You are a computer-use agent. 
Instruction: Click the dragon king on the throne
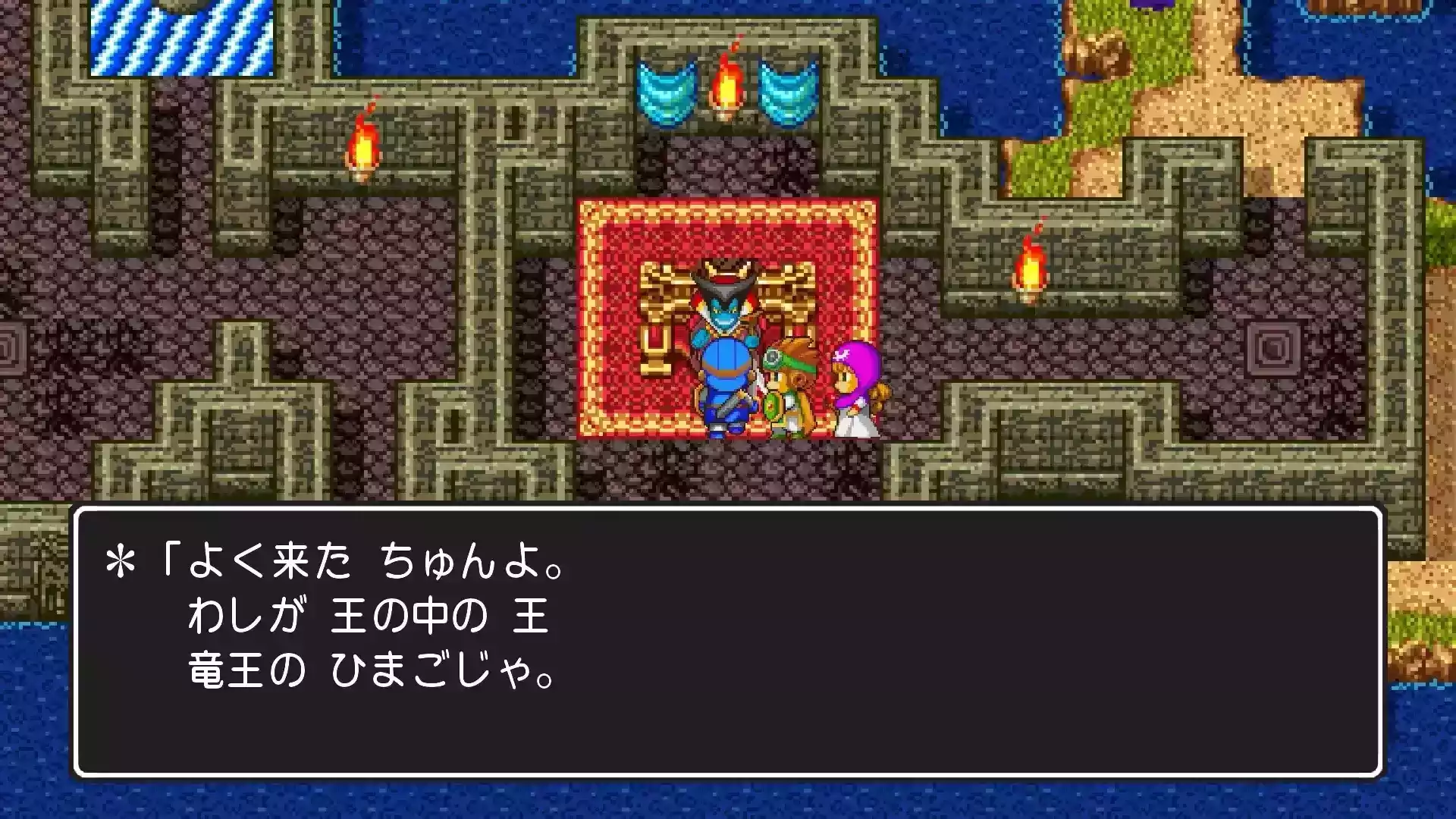point(724,311)
